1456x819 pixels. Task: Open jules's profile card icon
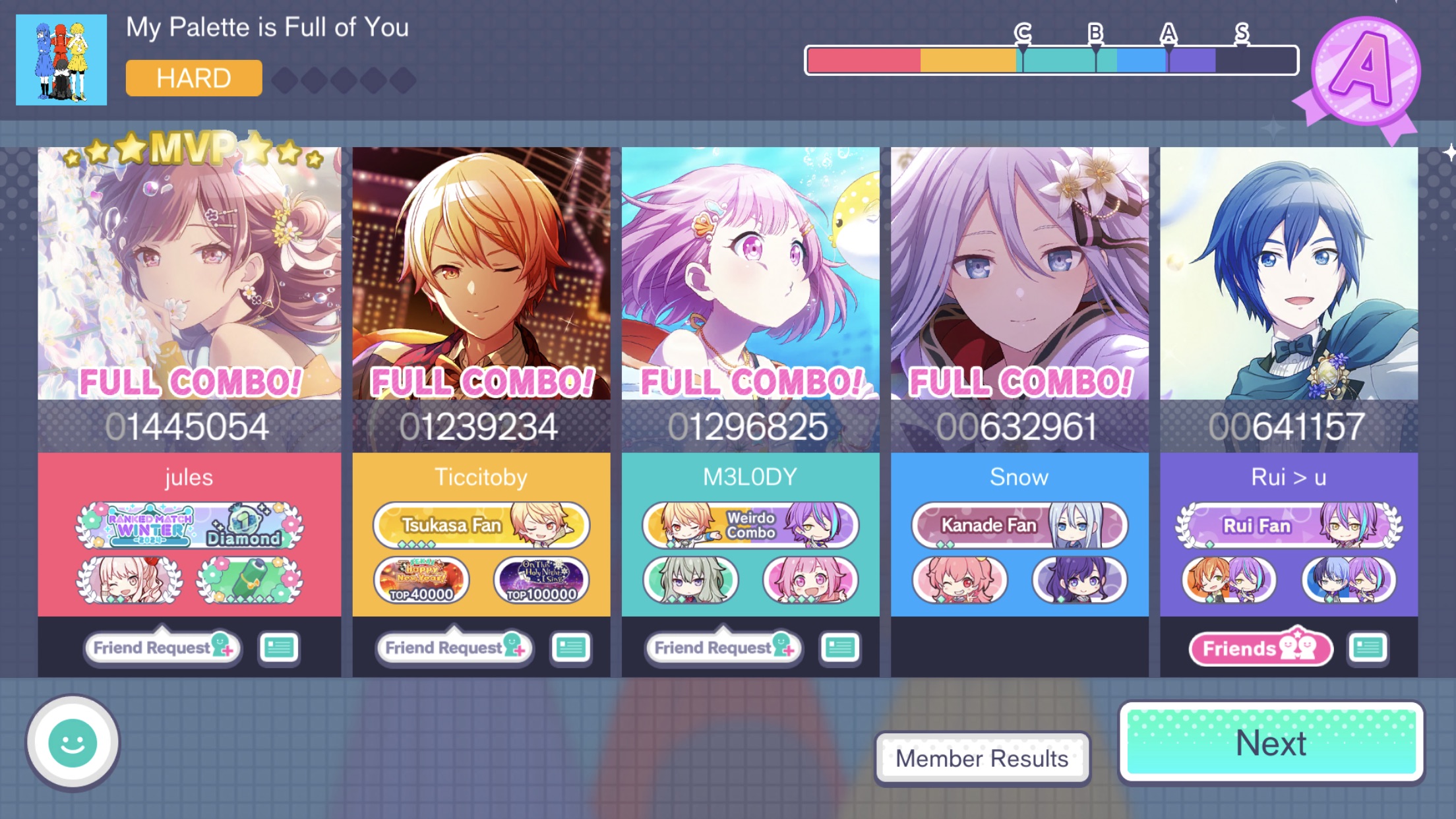coord(280,648)
